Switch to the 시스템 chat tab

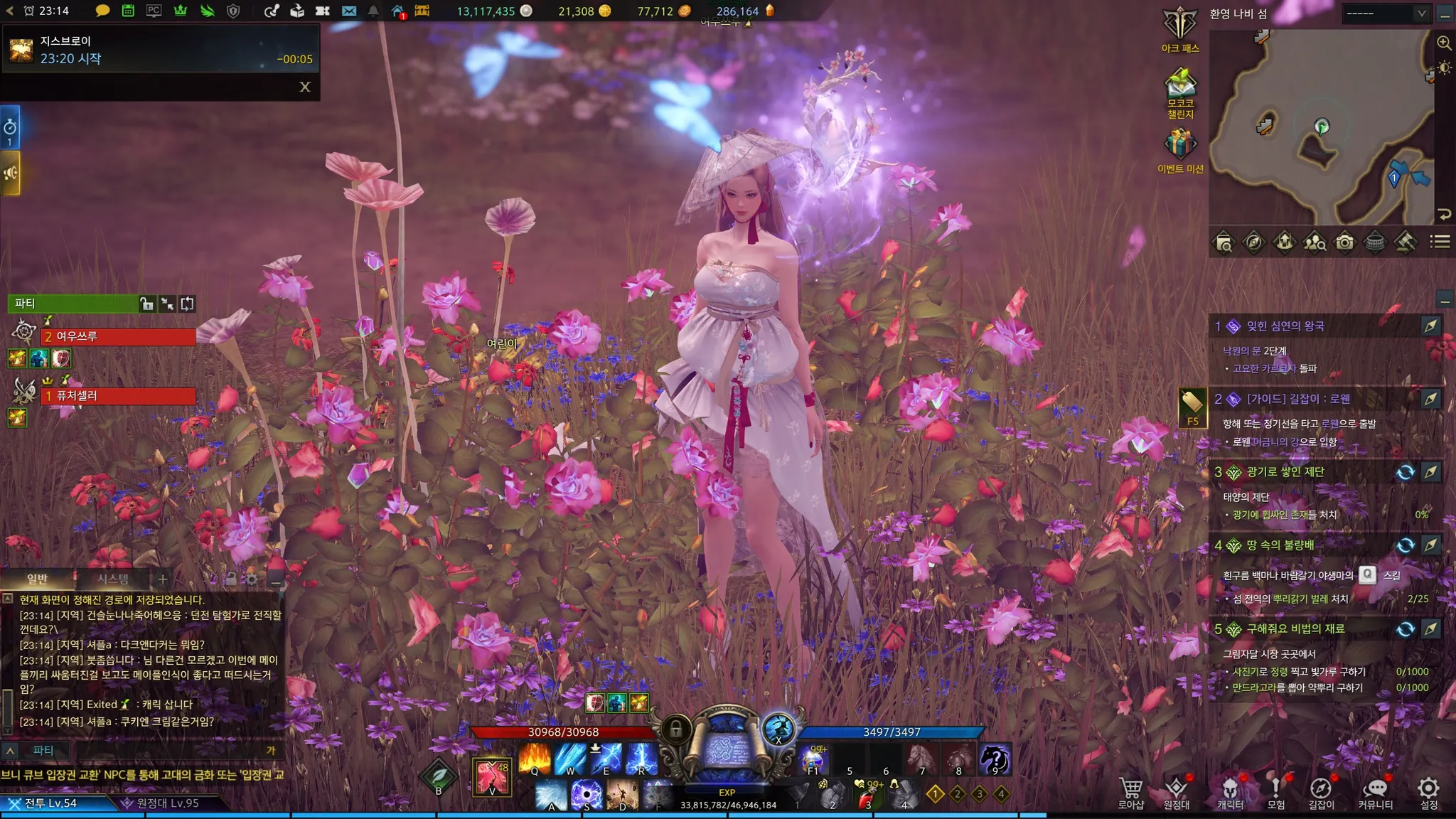tap(113, 579)
